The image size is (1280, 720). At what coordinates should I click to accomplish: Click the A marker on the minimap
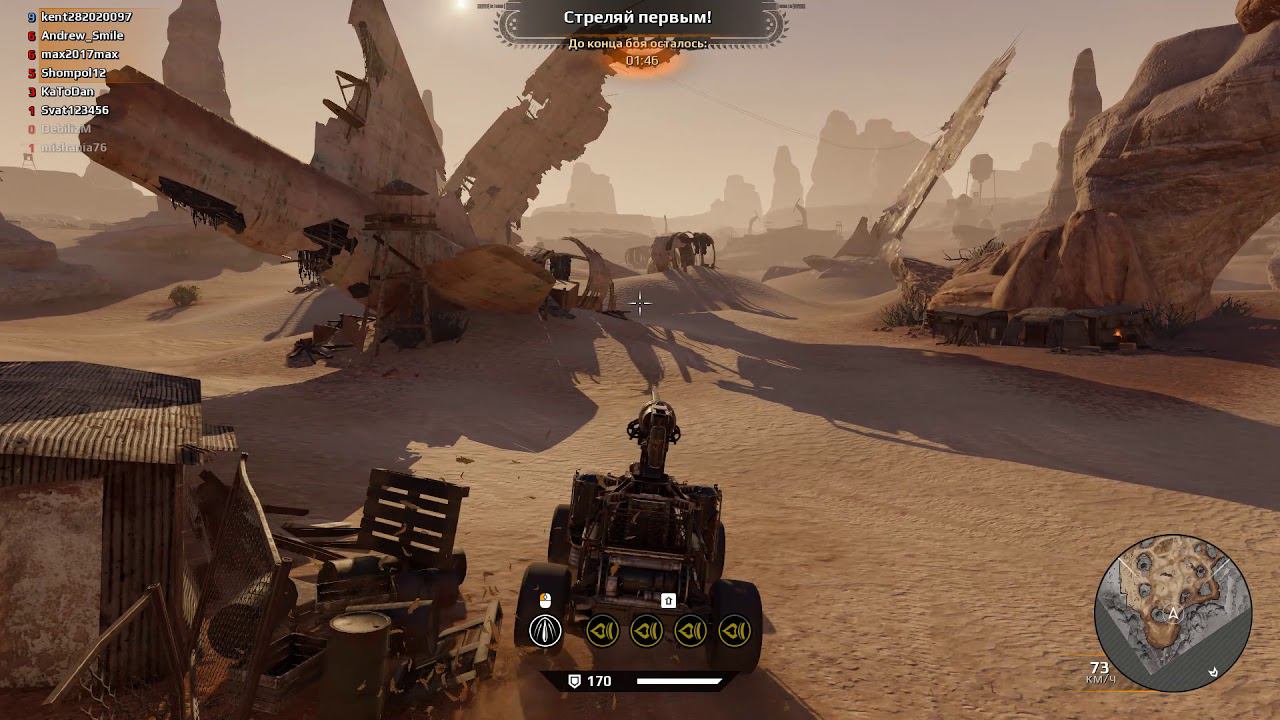1173,614
